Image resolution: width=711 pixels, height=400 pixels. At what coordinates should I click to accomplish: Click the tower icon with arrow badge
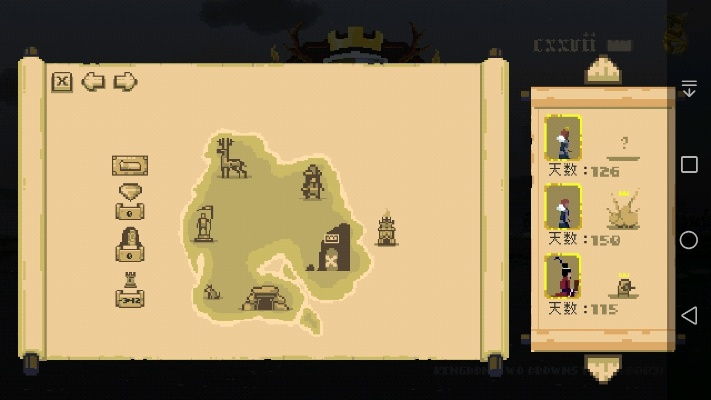pyautogui.click(x=130, y=289)
